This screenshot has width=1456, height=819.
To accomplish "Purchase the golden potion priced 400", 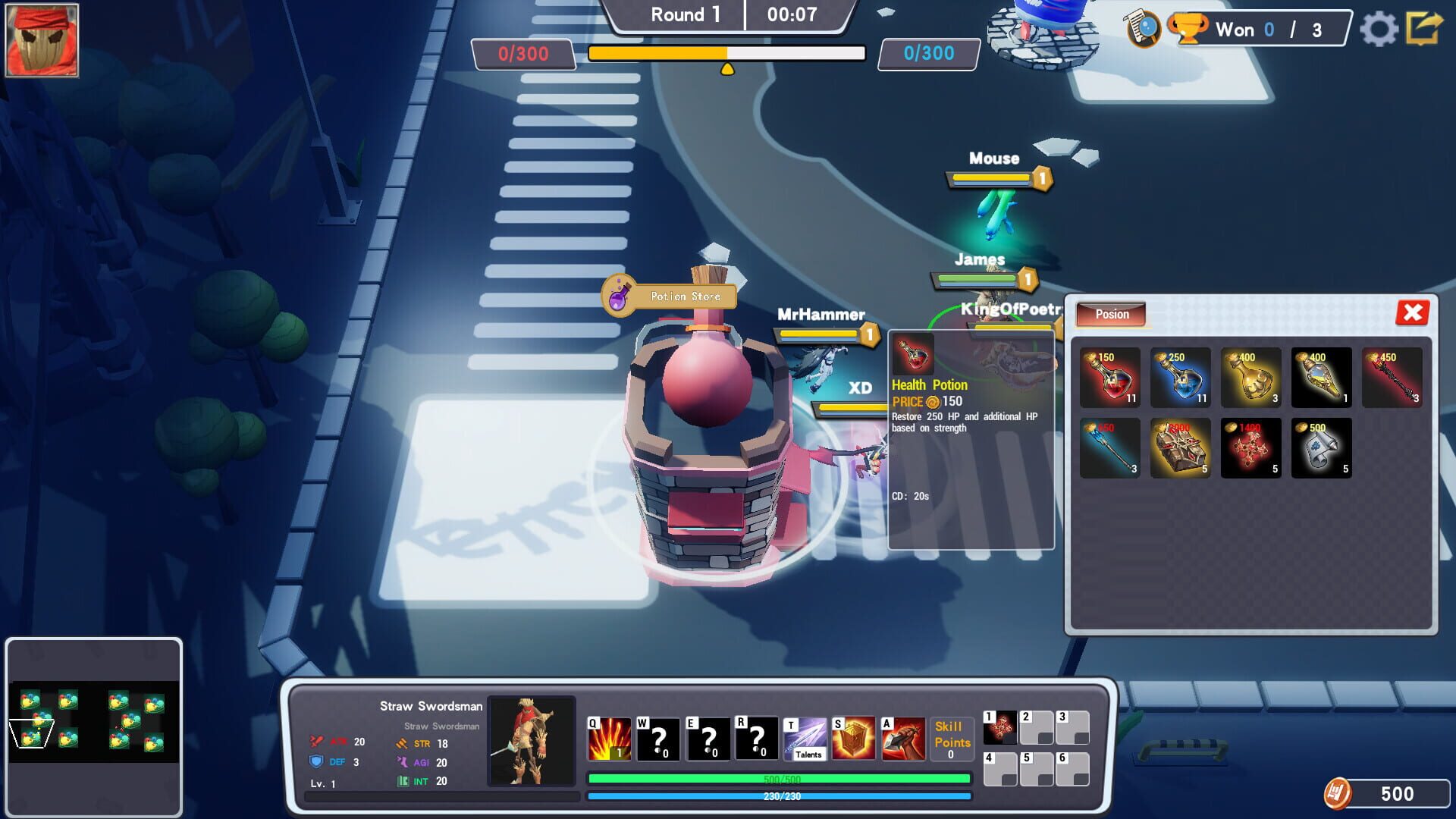I will tap(1250, 377).
